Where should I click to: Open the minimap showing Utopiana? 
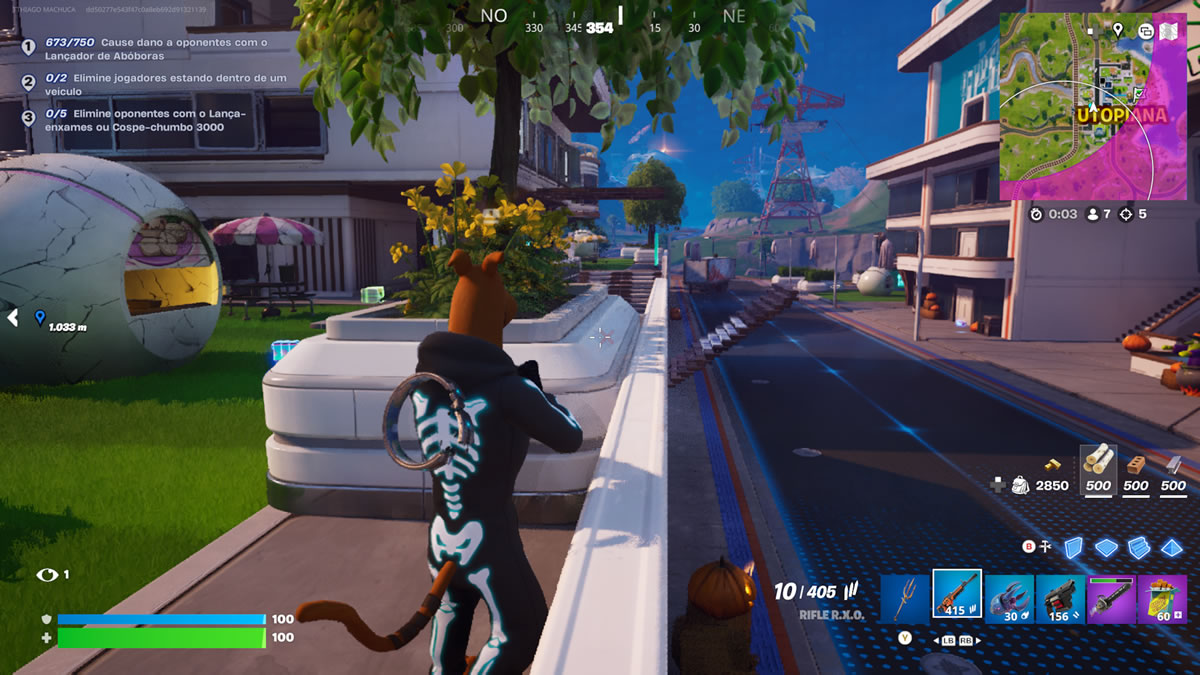point(1080,120)
